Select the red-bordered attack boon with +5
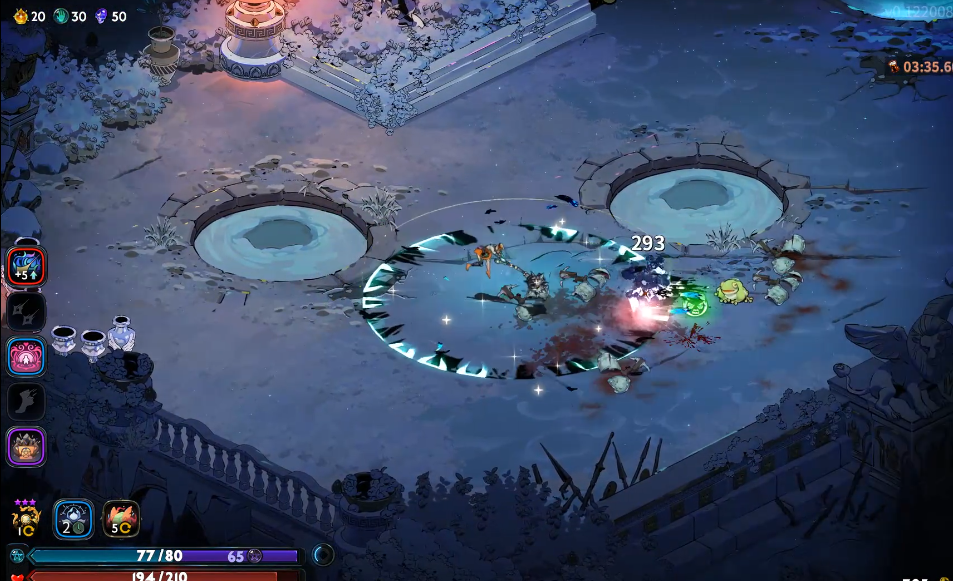The height and width of the screenshot is (581, 953). pyautogui.click(x=24, y=265)
